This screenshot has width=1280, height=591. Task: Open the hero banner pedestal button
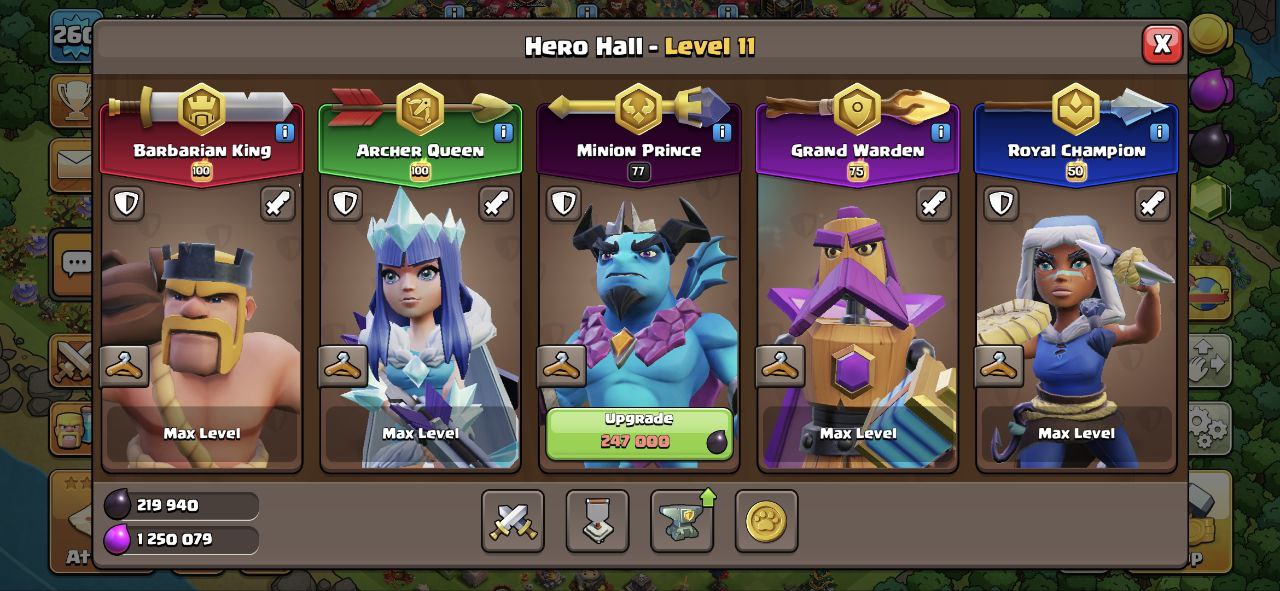pyautogui.click(x=597, y=521)
